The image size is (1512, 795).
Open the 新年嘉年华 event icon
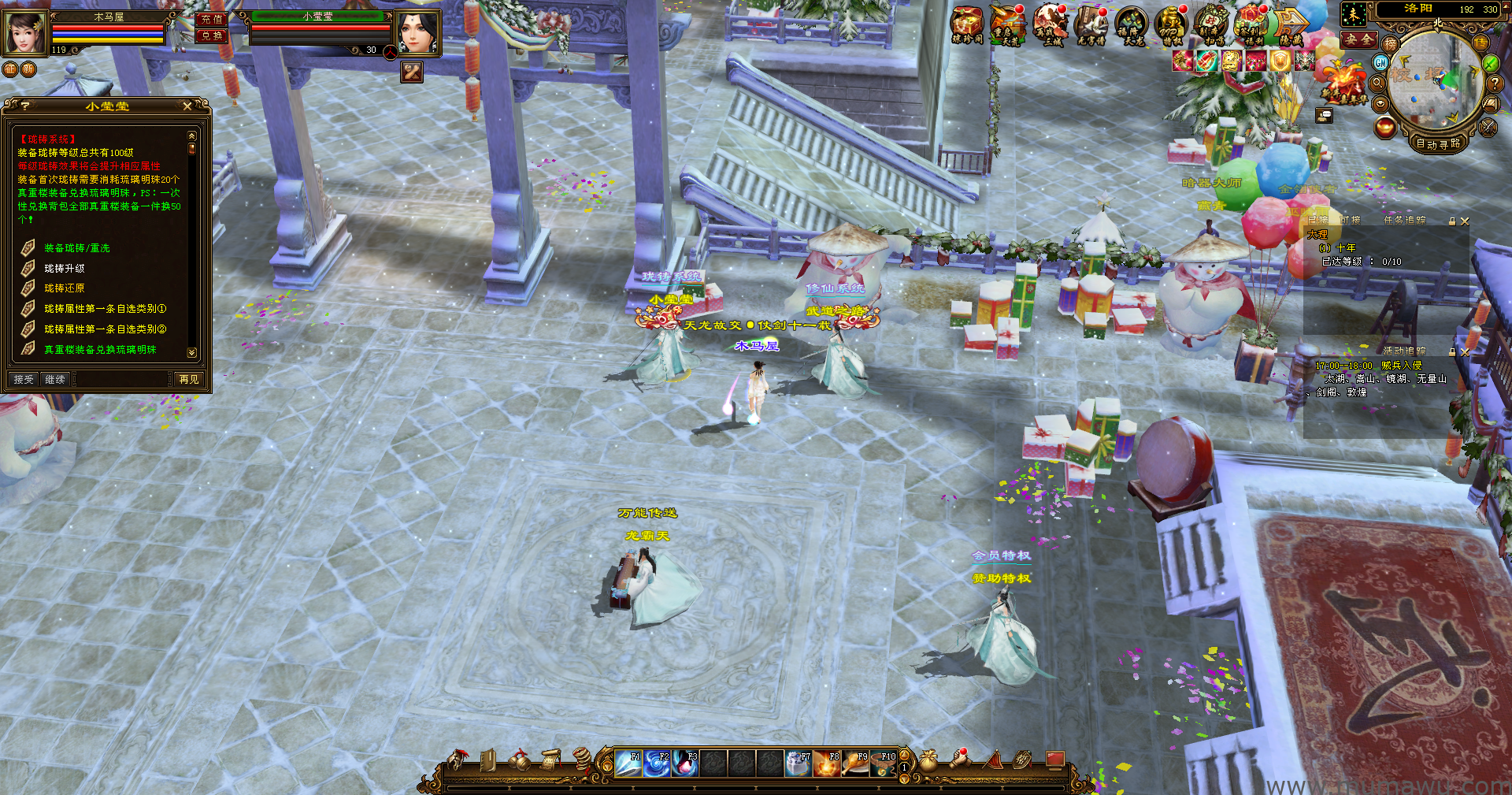(1343, 83)
